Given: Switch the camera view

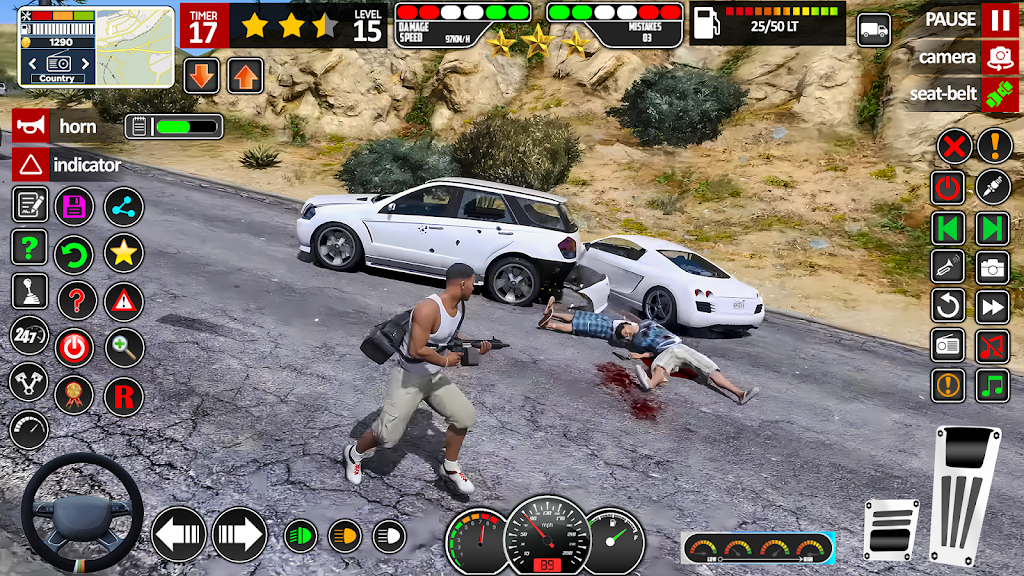Looking at the screenshot, I should pos(999,57).
